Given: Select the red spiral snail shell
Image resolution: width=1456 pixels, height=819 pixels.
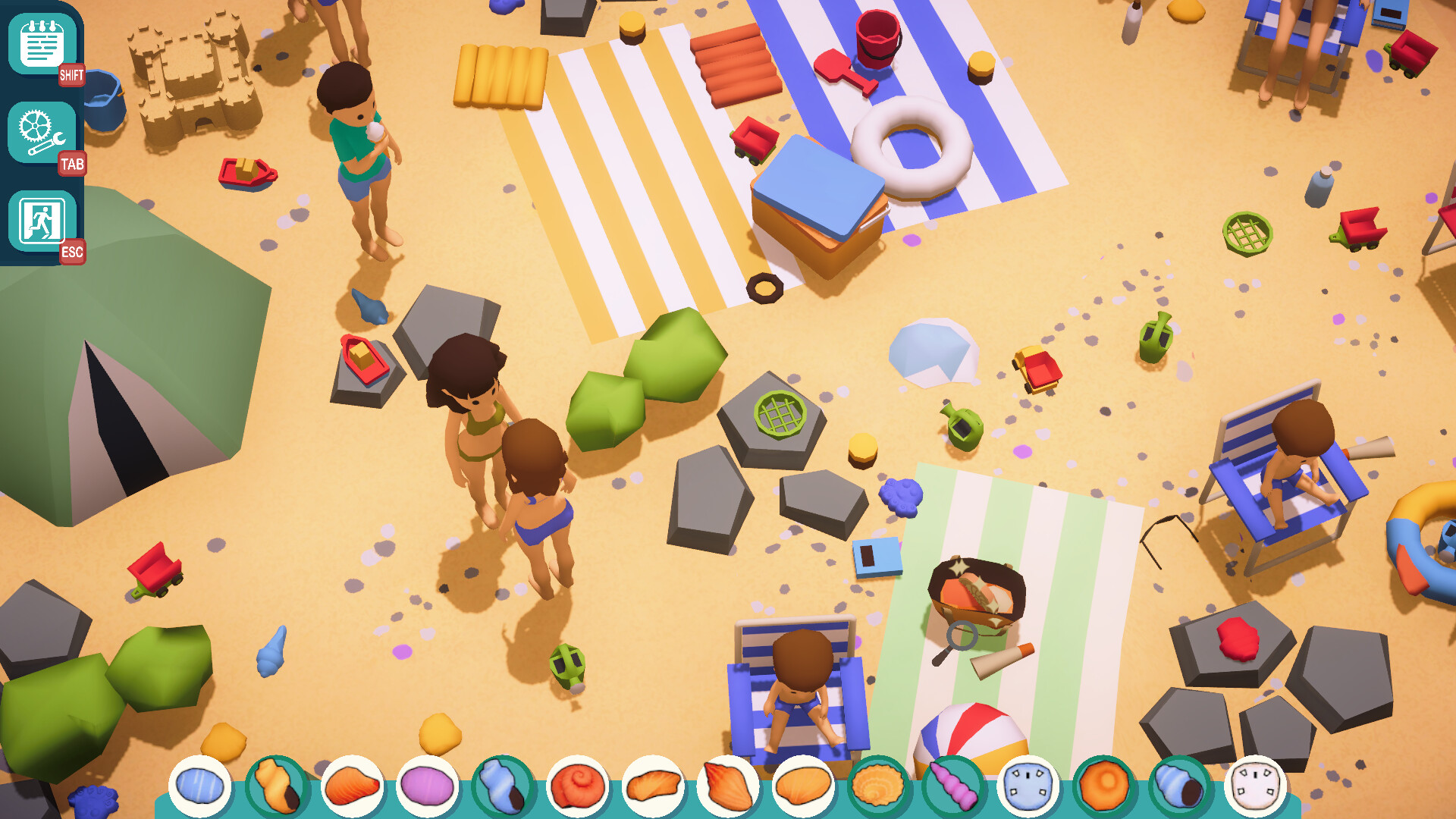Looking at the screenshot, I should click(x=578, y=786).
